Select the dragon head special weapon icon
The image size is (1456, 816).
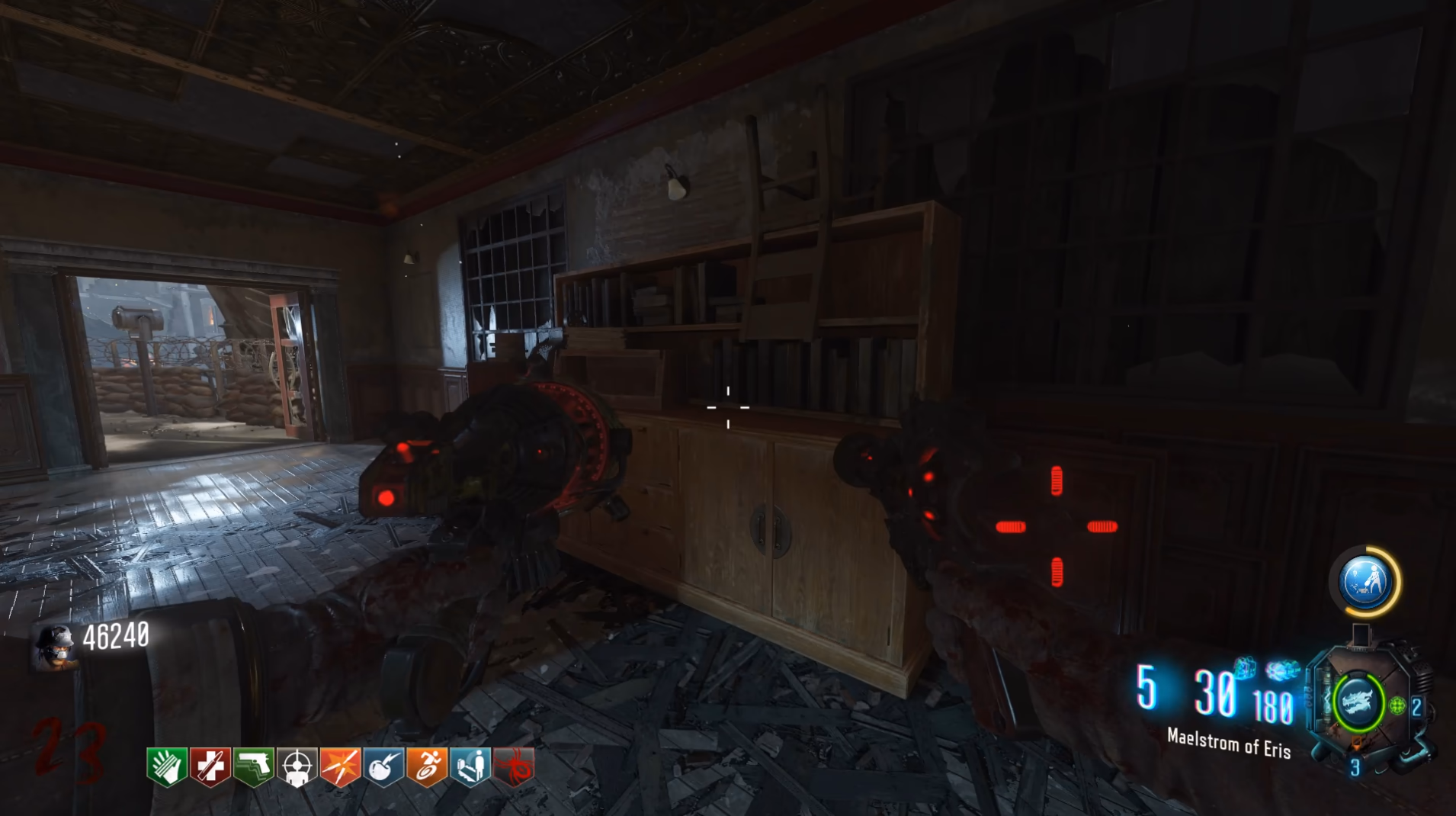pyautogui.click(x=1358, y=702)
